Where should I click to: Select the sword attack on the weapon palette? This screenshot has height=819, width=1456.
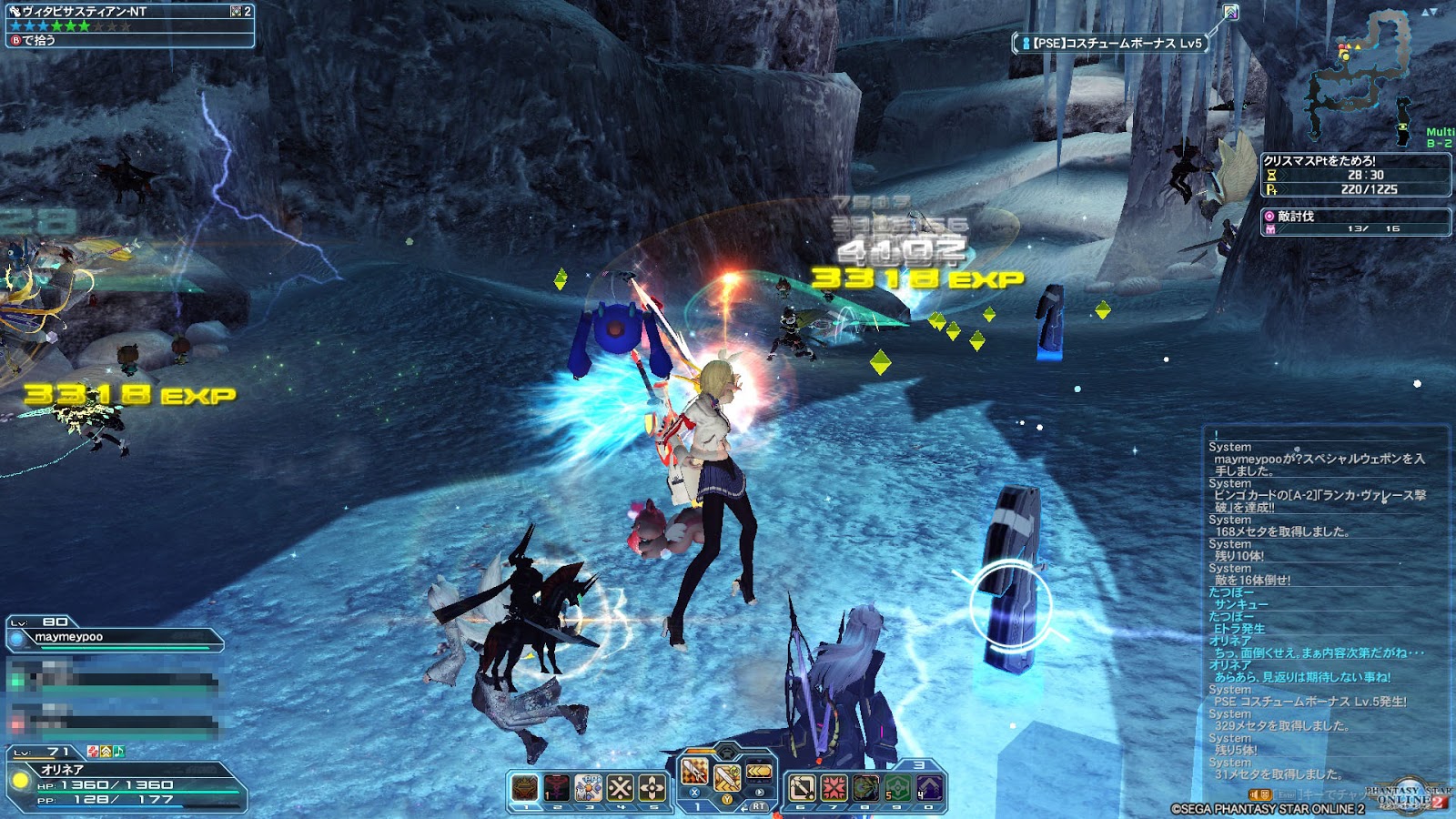(x=695, y=773)
